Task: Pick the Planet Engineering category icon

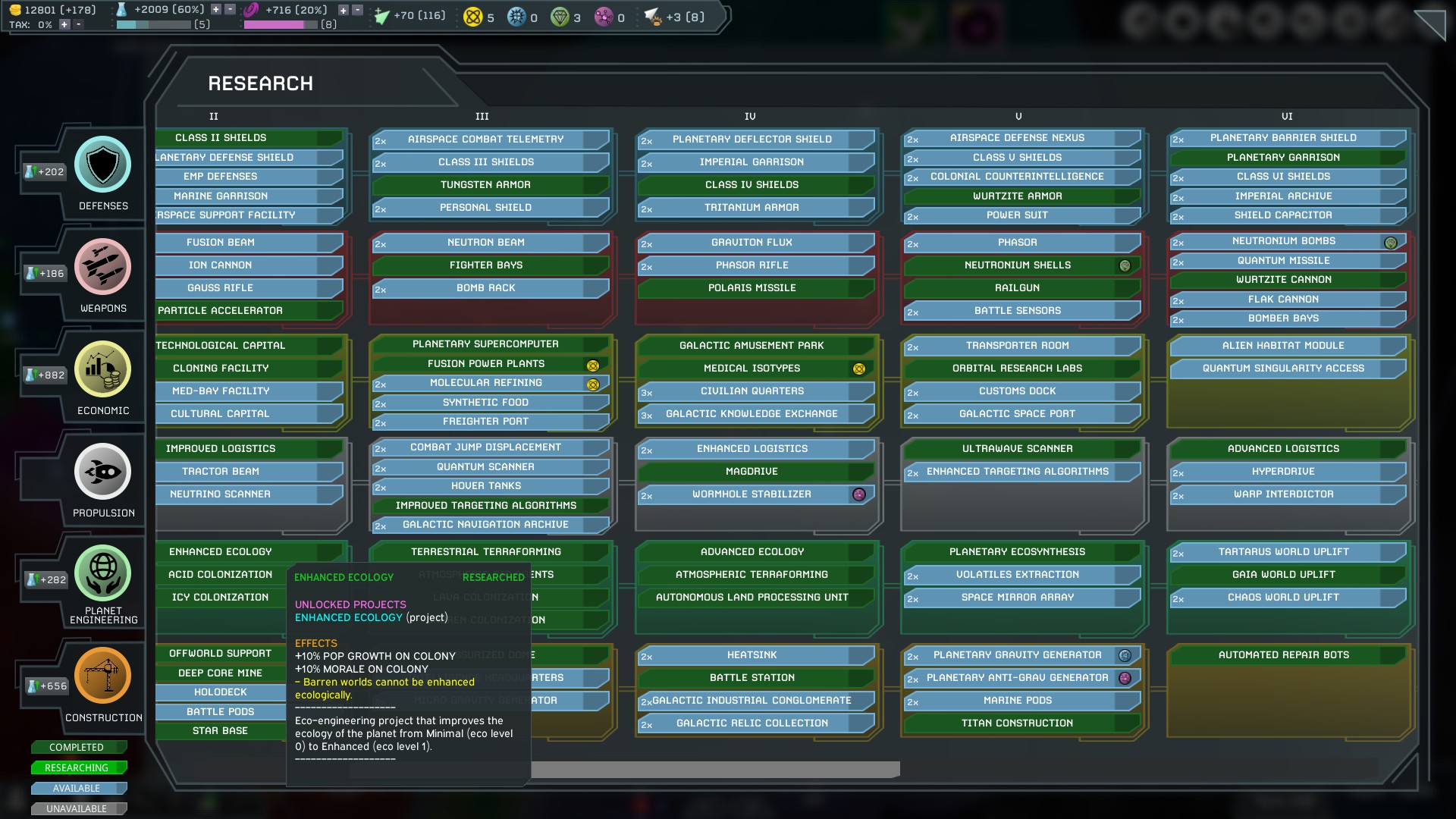Action: pos(103,573)
